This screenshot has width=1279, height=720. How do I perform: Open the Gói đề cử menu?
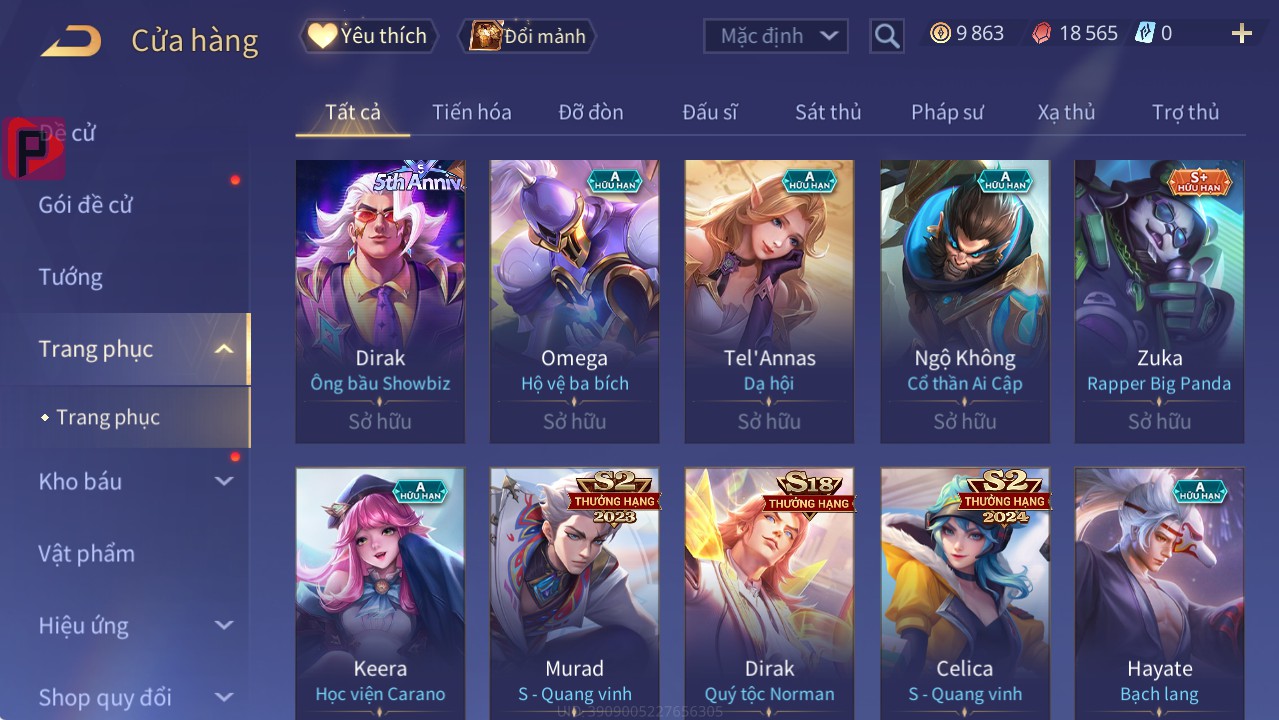[x=86, y=205]
